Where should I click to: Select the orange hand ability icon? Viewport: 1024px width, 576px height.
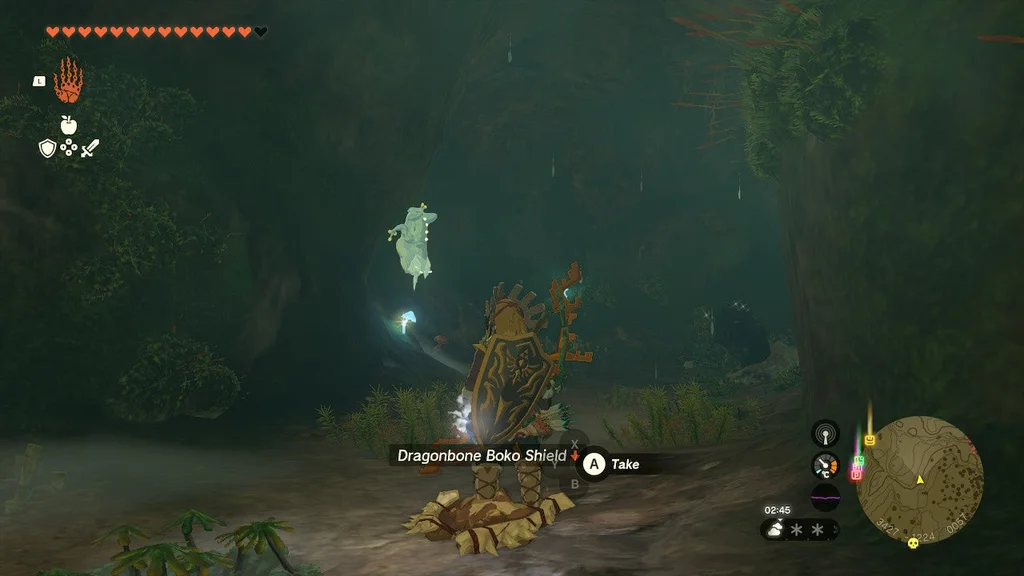tap(67, 81)
